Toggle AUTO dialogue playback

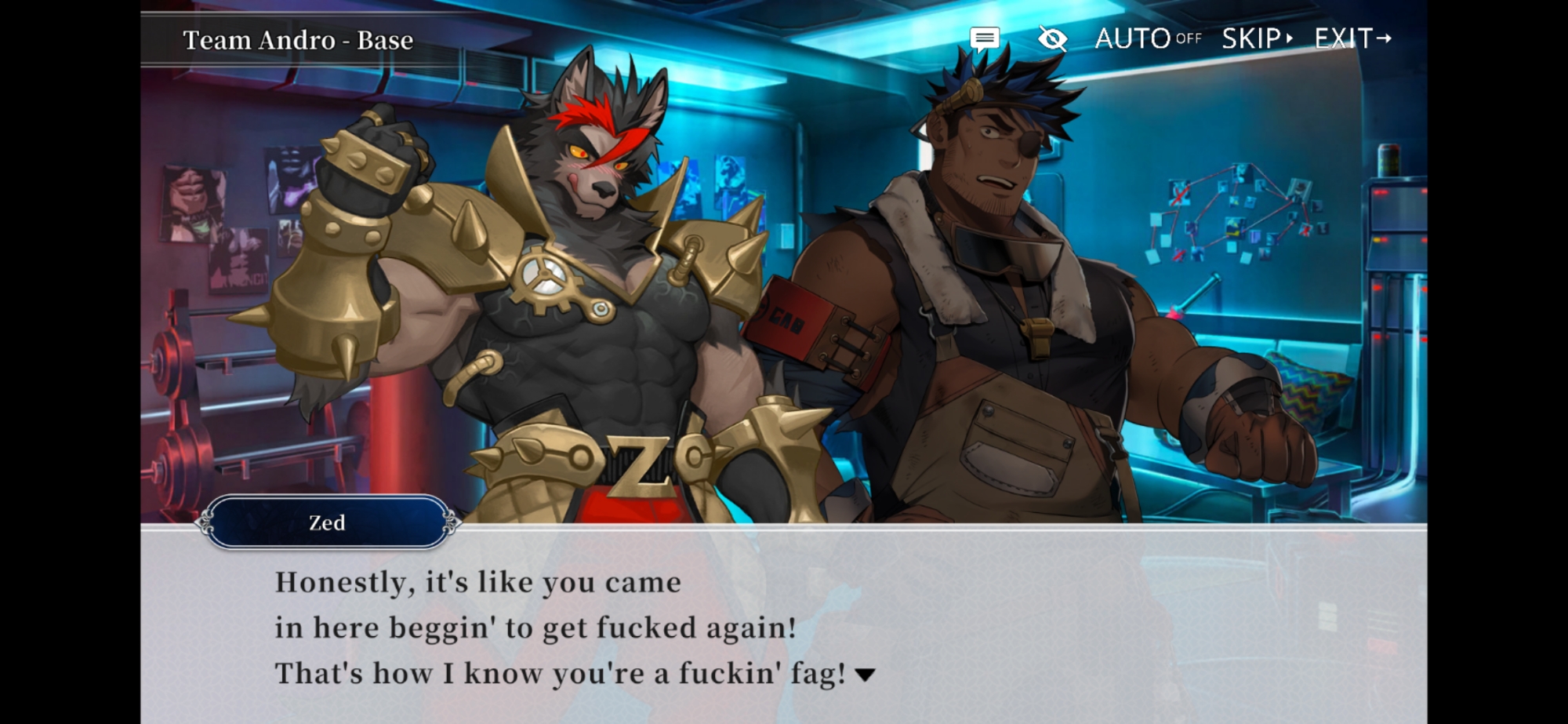click(x=1147, y=38)
